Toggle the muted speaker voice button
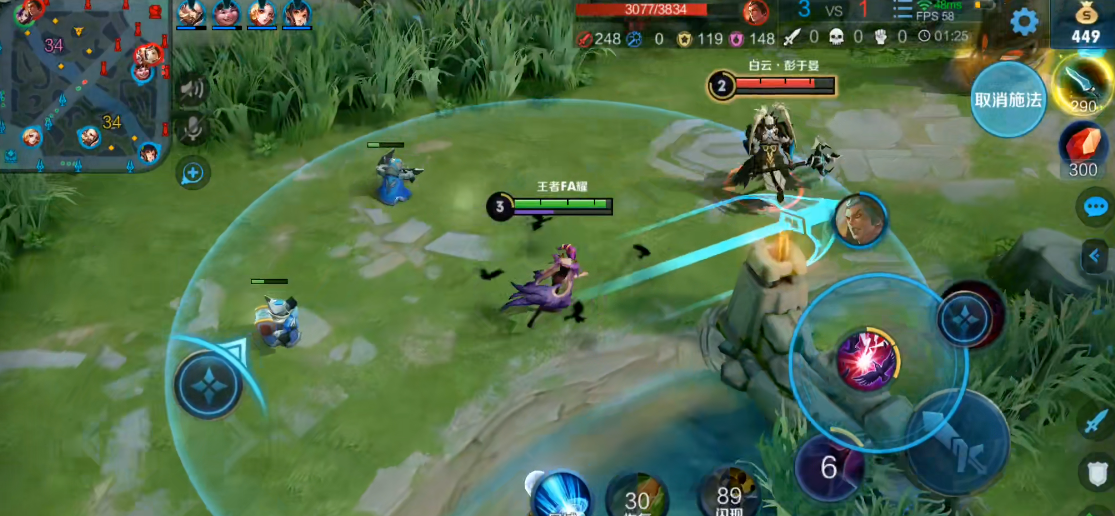 tap(192, 89)
